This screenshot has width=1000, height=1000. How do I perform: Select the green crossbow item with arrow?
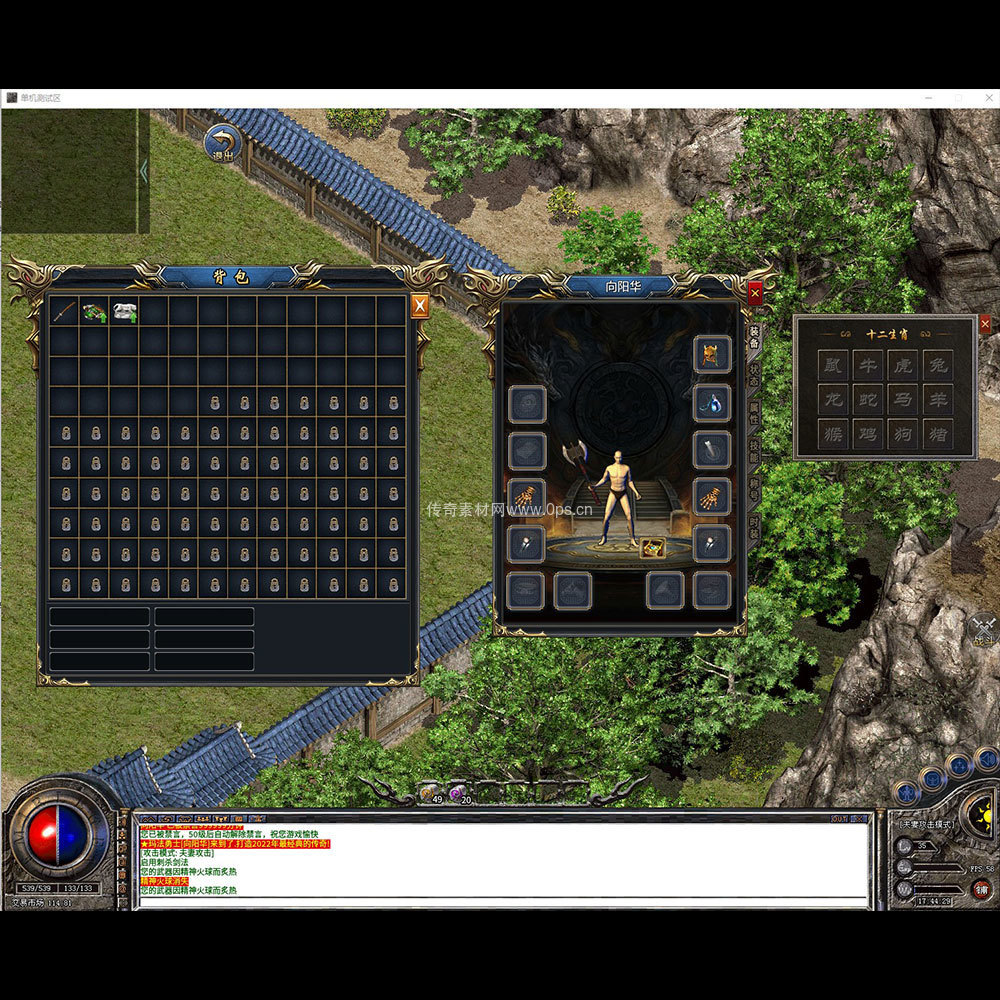pos(95,311)
